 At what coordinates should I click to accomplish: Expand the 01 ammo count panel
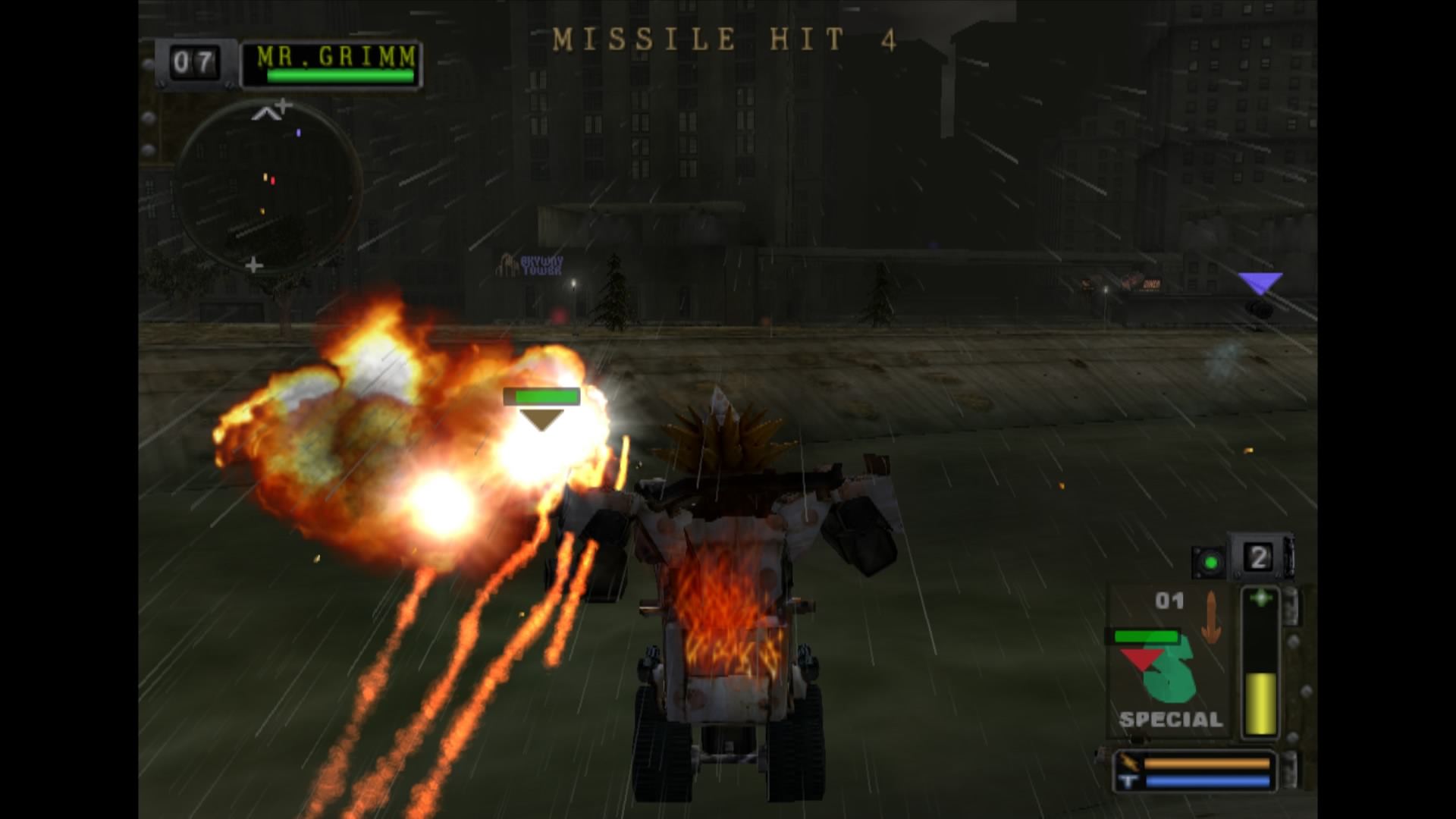1169,599
